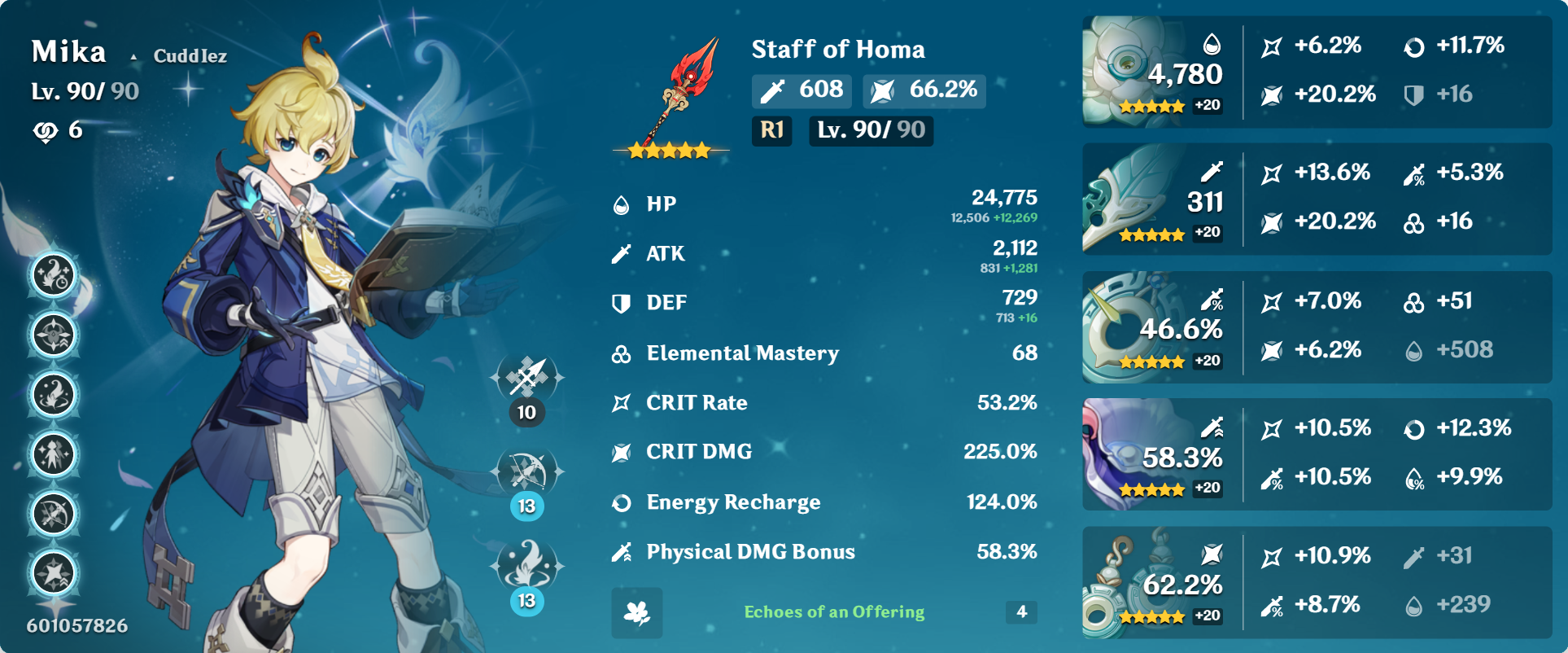Select the HP droplet stat icon
Image resolution: width=1568 pixels, height=653 pixels.
[x=622, y=204]
